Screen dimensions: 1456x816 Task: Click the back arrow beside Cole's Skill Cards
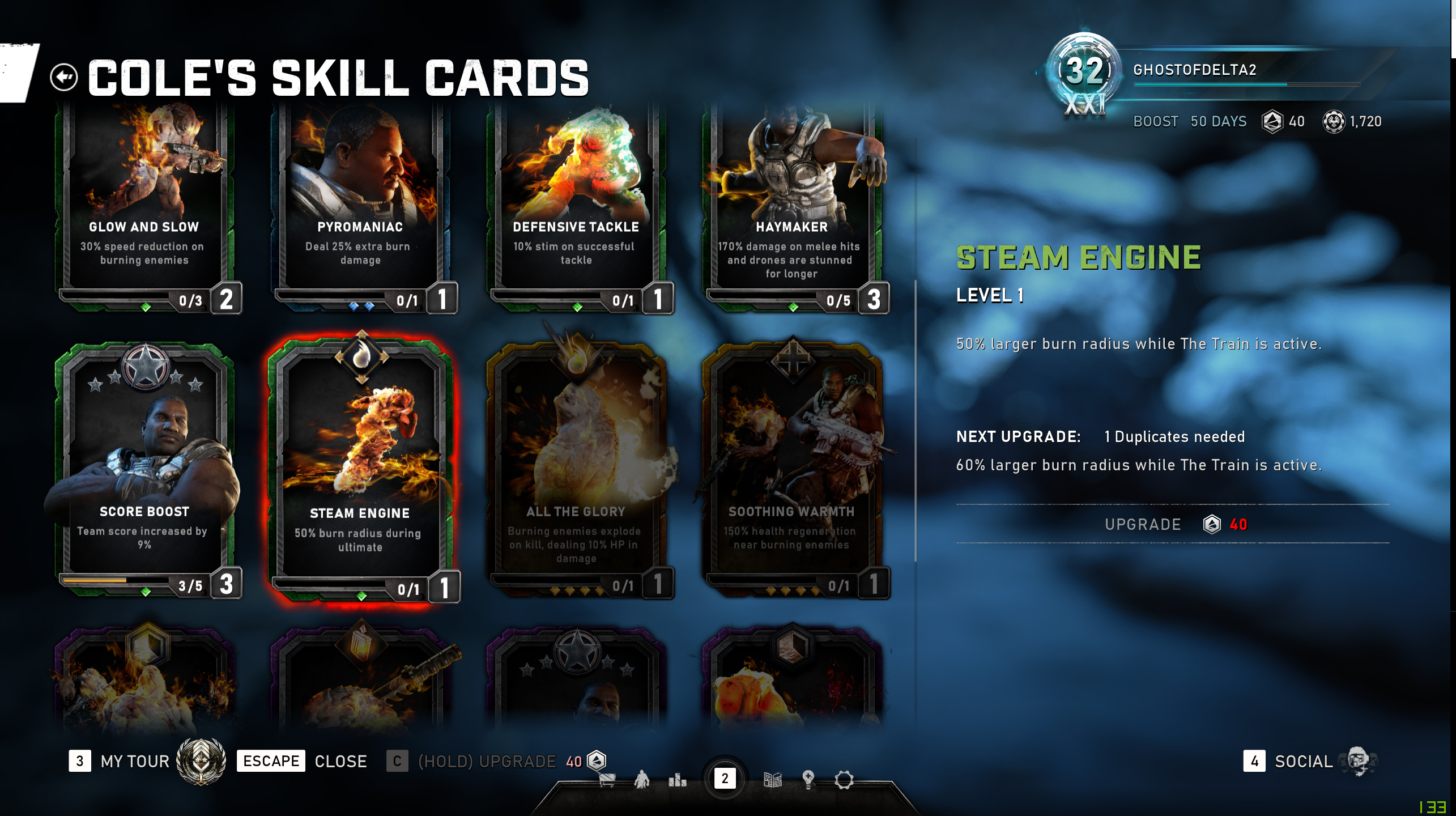(63, 77)
